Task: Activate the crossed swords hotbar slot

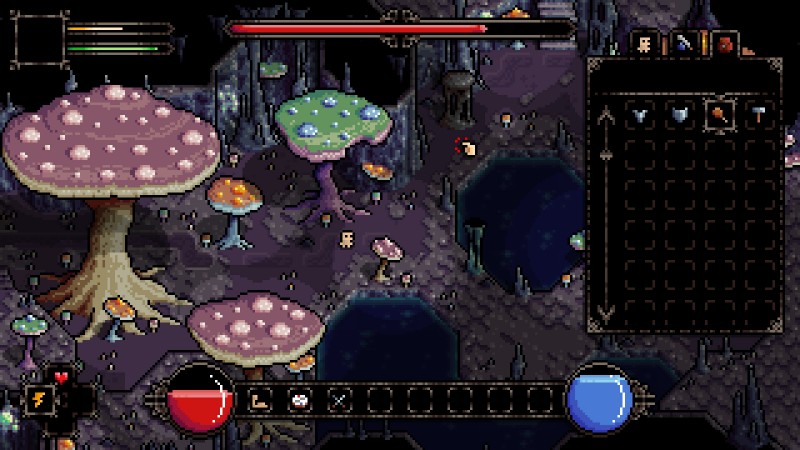Action: (x=340, y=401)
